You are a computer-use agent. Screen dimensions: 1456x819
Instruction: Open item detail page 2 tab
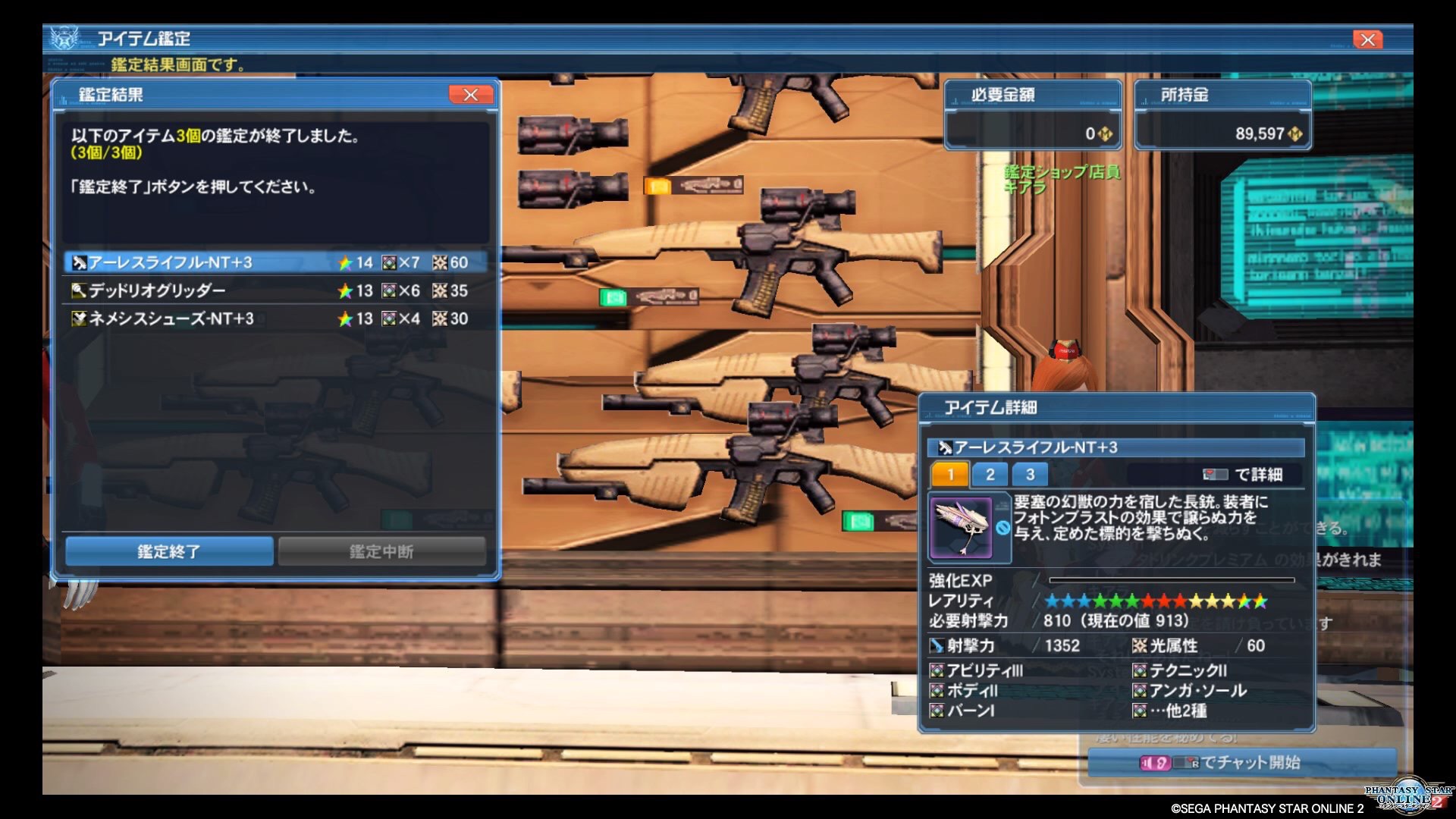[990, 475]
